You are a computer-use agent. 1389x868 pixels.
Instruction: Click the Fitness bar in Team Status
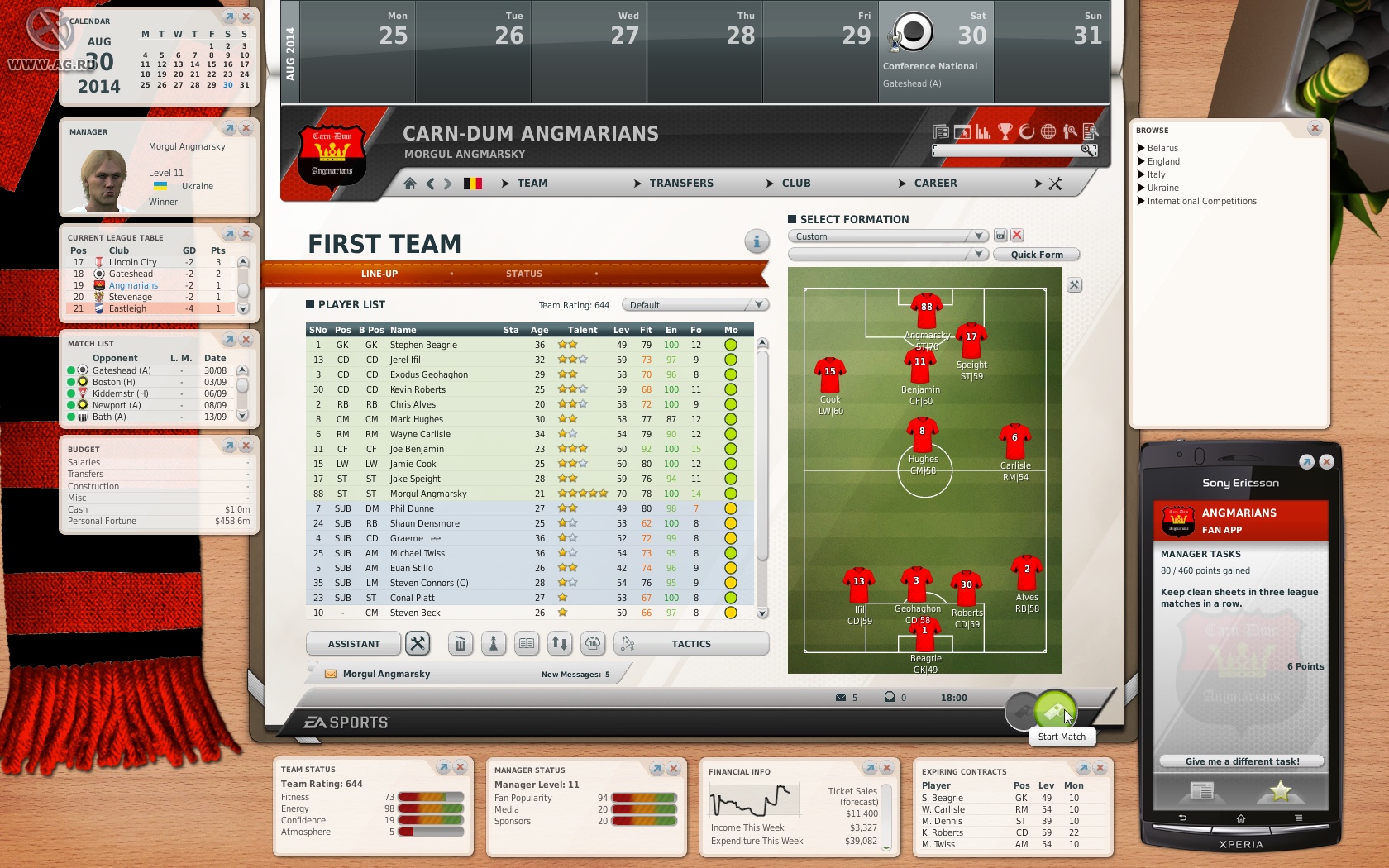point(430,797)
